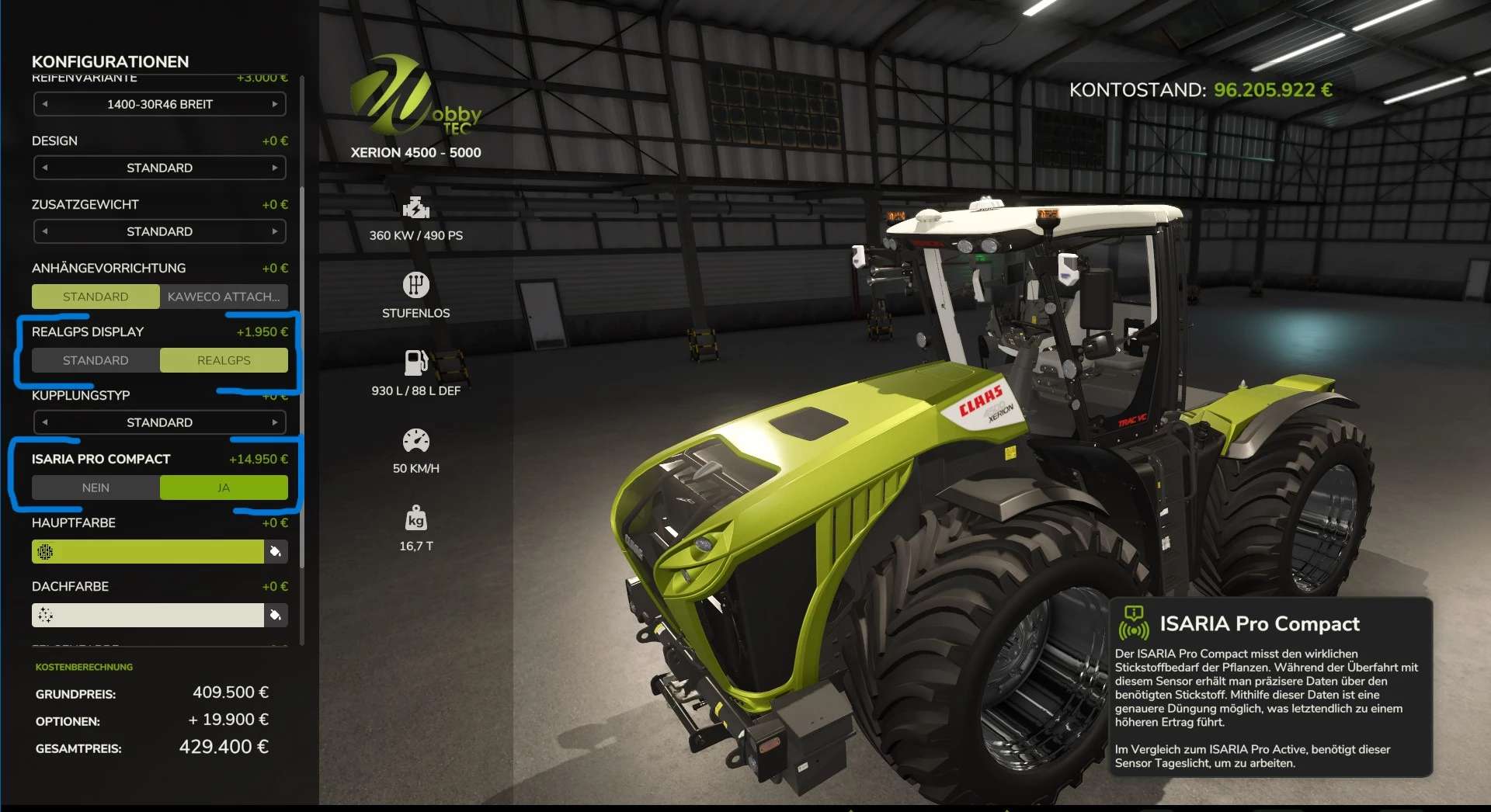Click the Hauptfarbe paint bucket button
This screenshot has width=1491, height=812.
pos(276,551)
